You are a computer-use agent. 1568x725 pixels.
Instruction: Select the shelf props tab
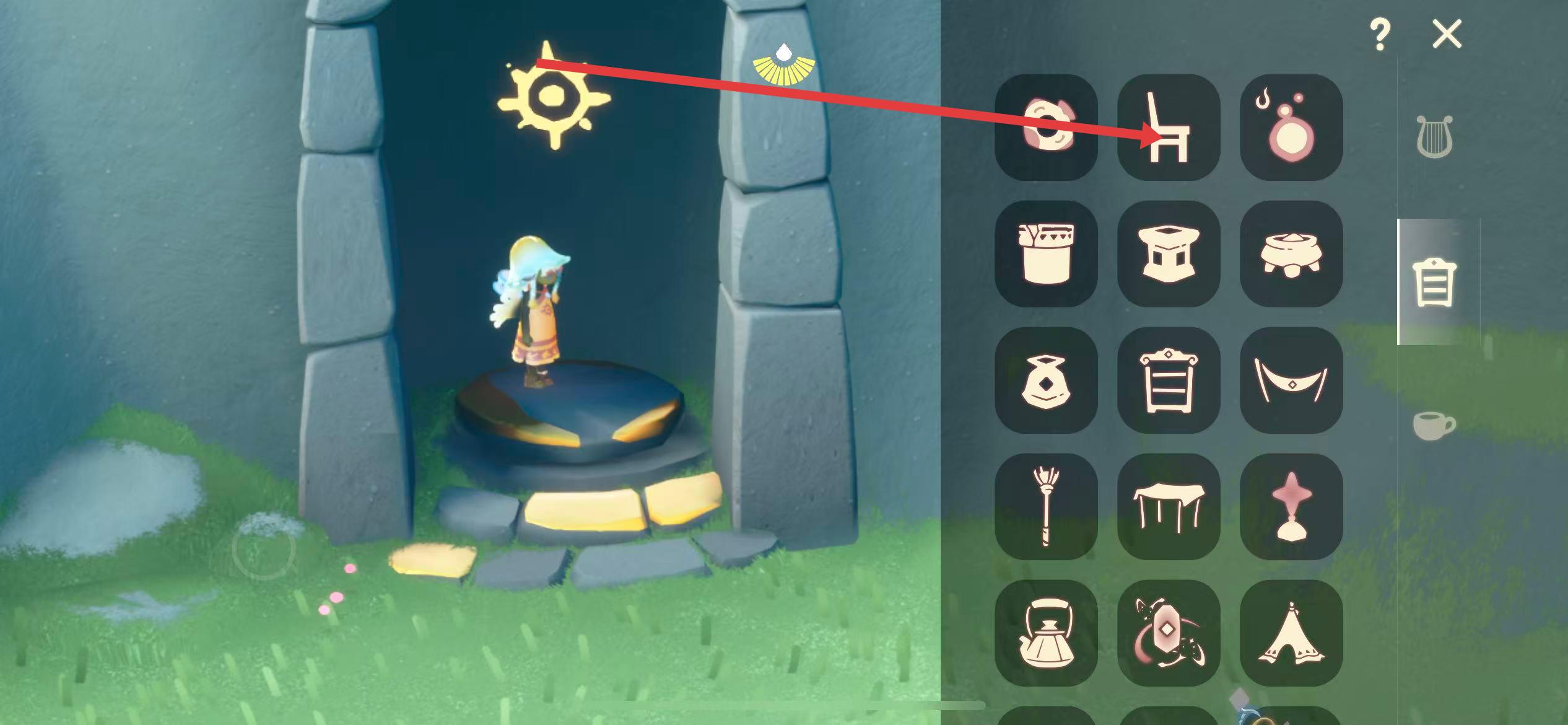(1434, 283)
